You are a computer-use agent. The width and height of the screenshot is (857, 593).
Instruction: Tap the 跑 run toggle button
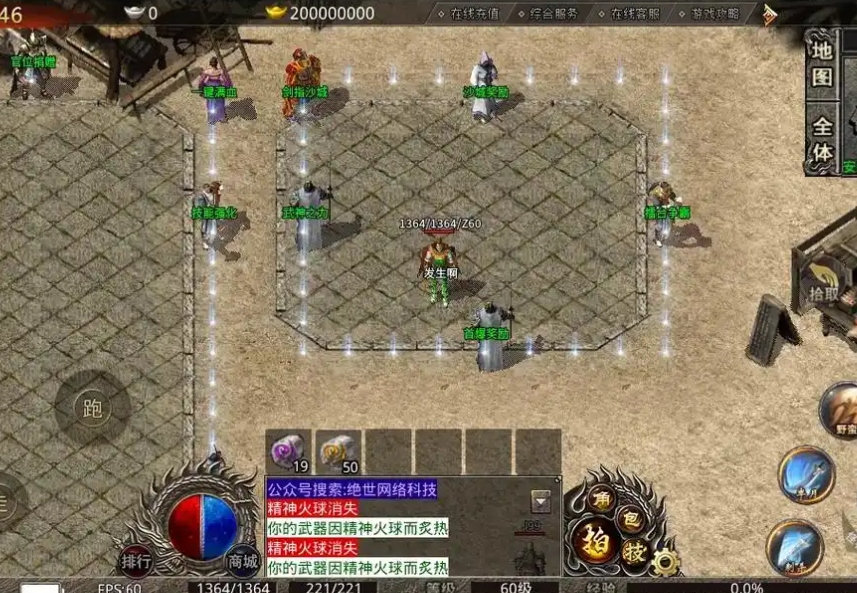93,408
